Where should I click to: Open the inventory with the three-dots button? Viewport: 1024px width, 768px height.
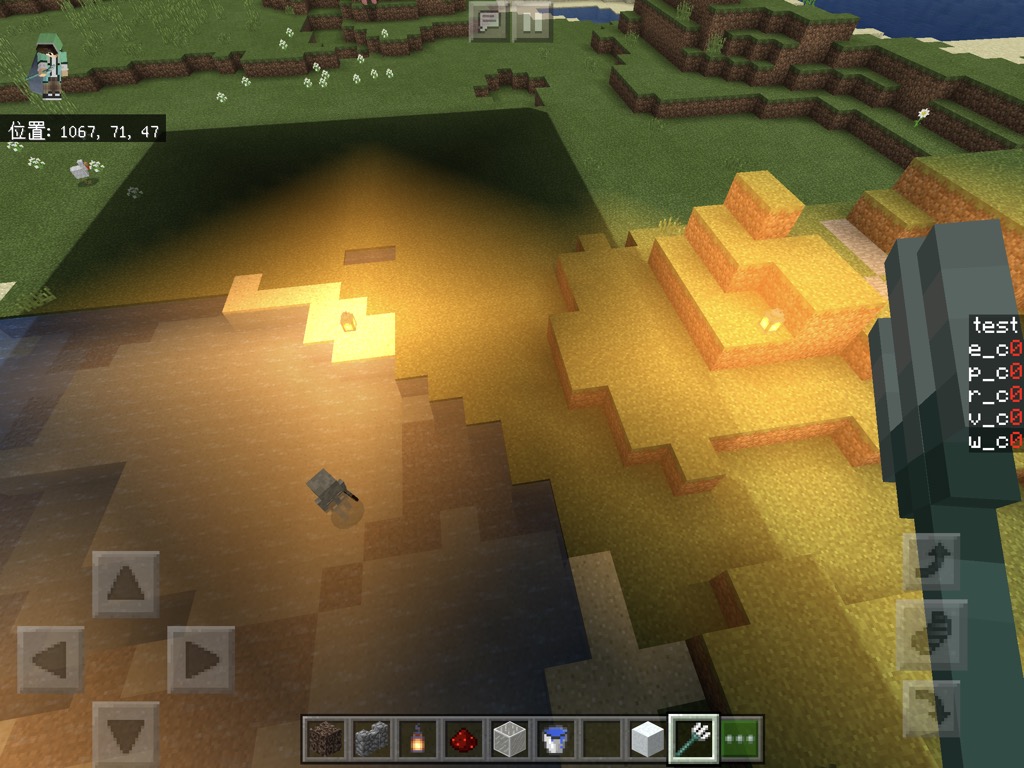[740, 739]
